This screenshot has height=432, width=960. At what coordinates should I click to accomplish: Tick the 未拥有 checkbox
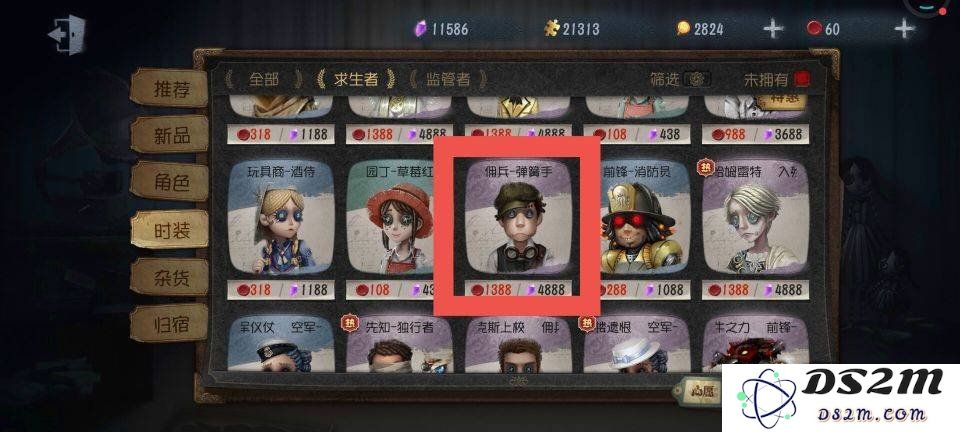pos(802,79)
